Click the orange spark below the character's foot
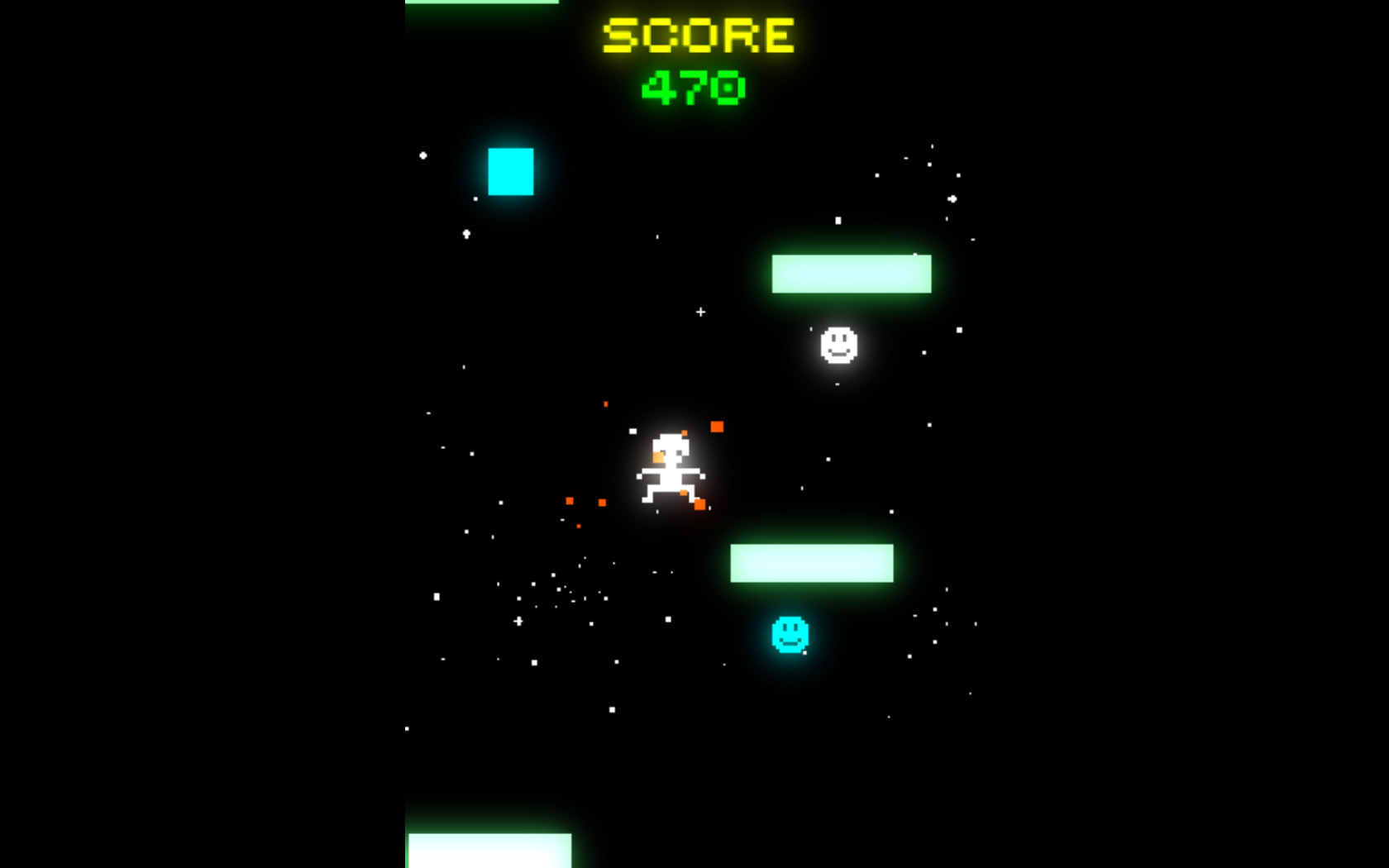This screenshot has height=868, width=1389. pos(702,503)
